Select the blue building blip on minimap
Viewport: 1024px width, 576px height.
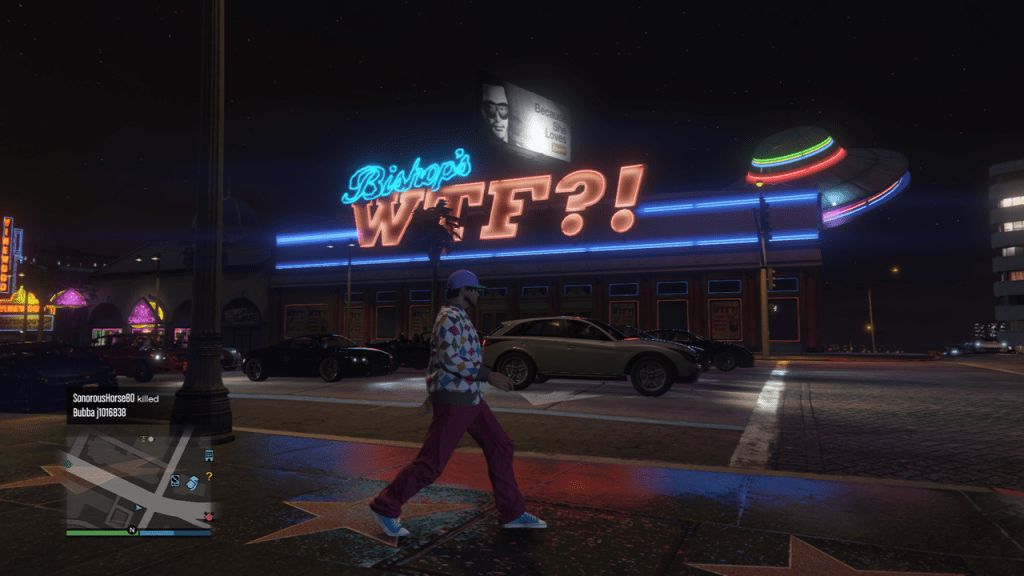coord(208,456)
